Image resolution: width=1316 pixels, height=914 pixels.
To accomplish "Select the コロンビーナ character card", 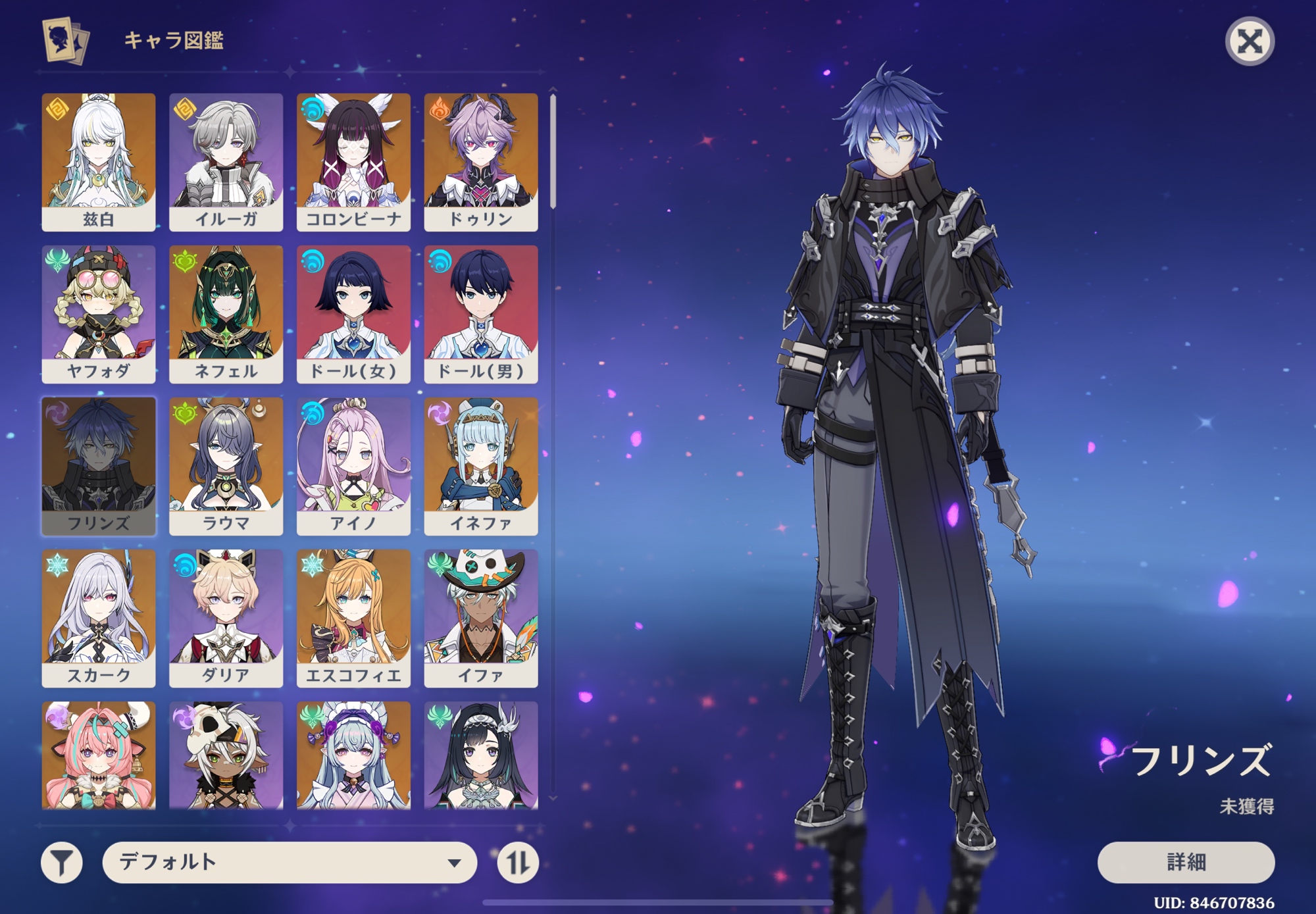I will point(353,161).
